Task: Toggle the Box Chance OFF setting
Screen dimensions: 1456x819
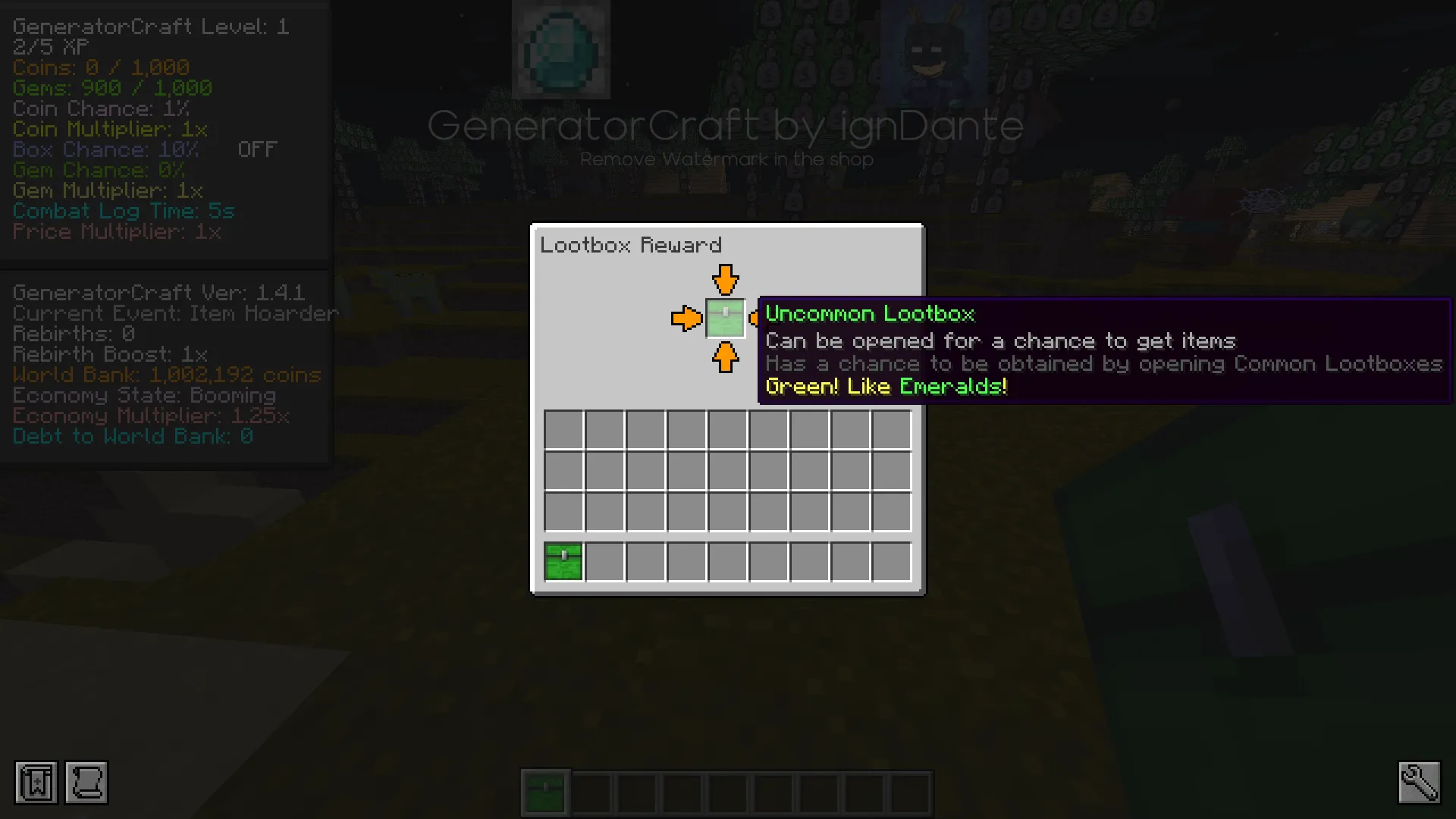Action: click(x=257, y=149)
